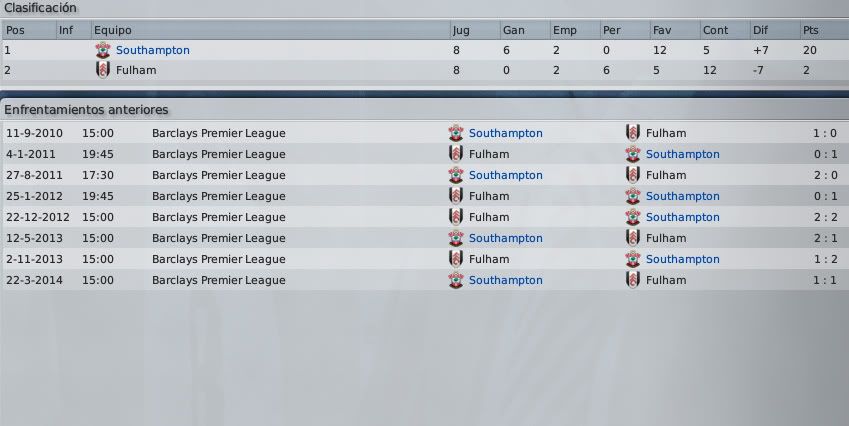
Task: Sort the table by the Pts column
Action: click(810, 30)
